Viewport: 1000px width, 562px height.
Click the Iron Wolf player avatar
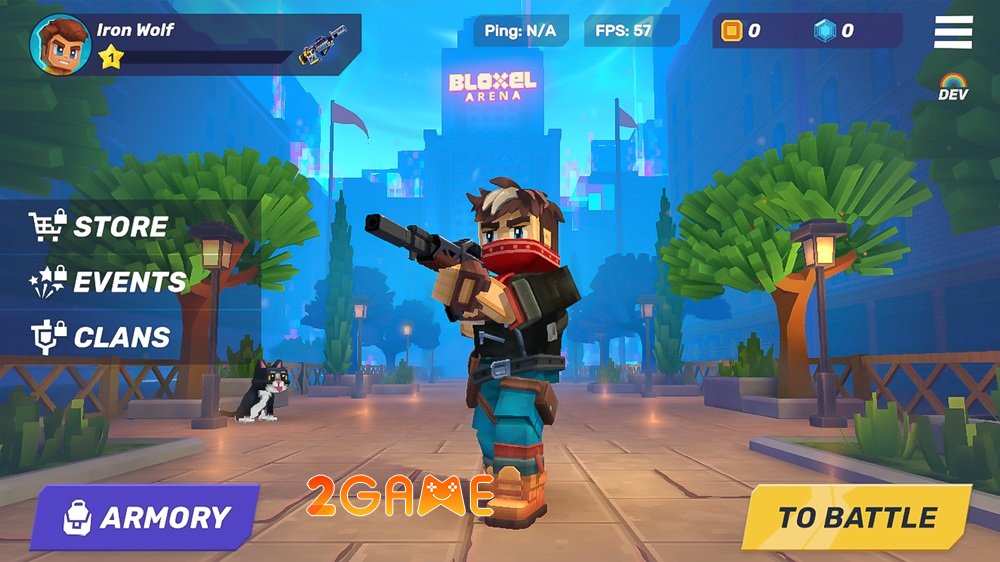(x=60, y=44)
